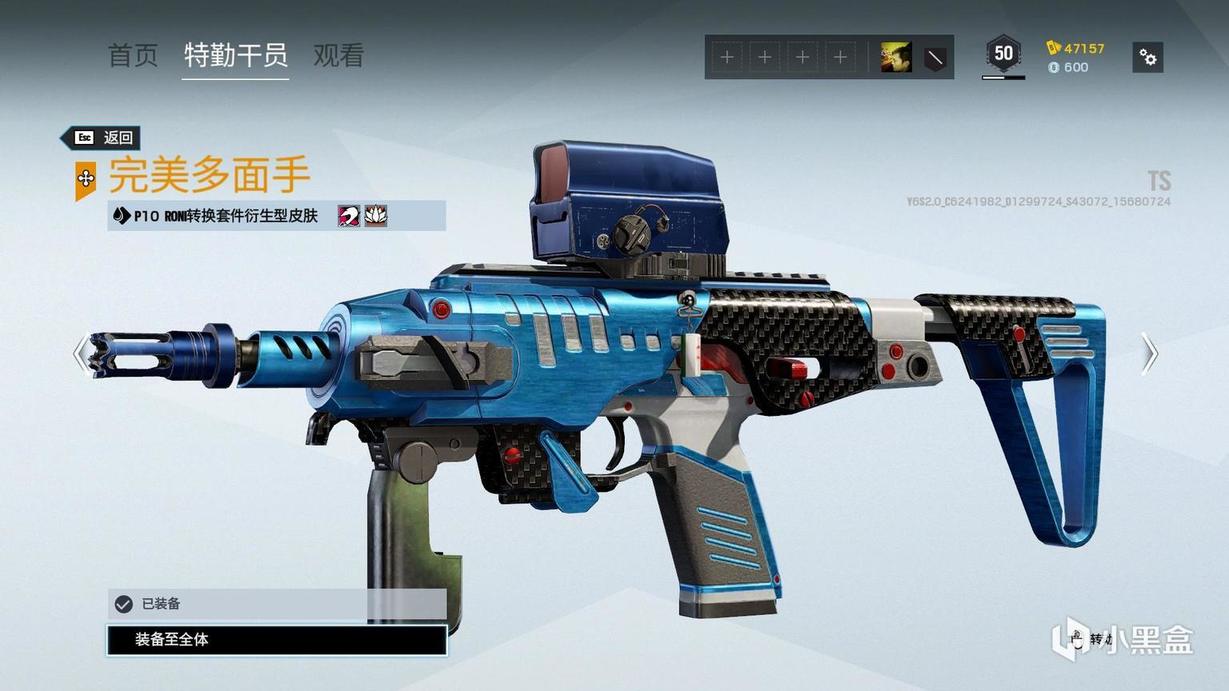Open the settings gear menu
1229x691 pixels.
1148,57
